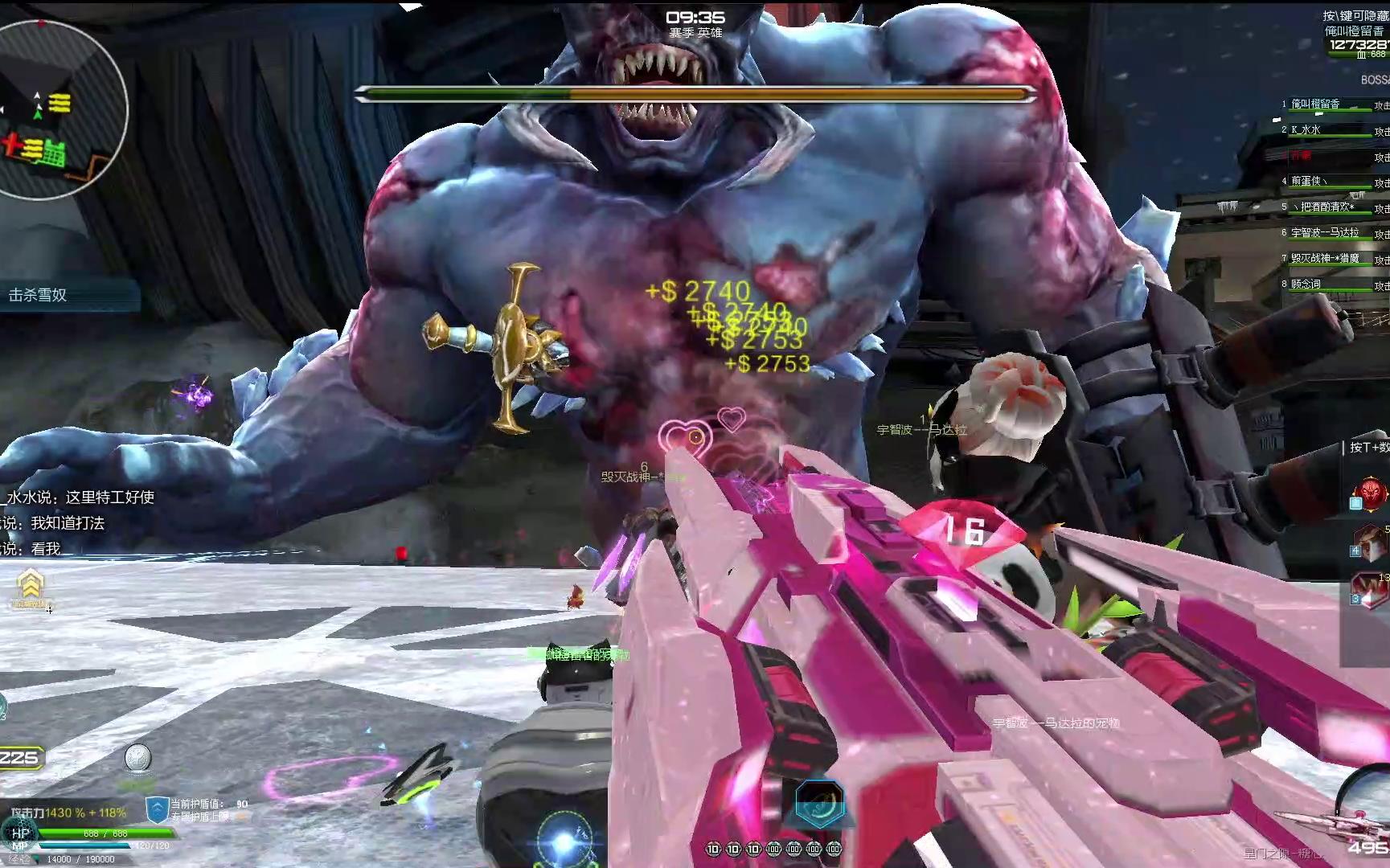
Task: Click the gold chevron rank badge
Action: coord(31,584)
